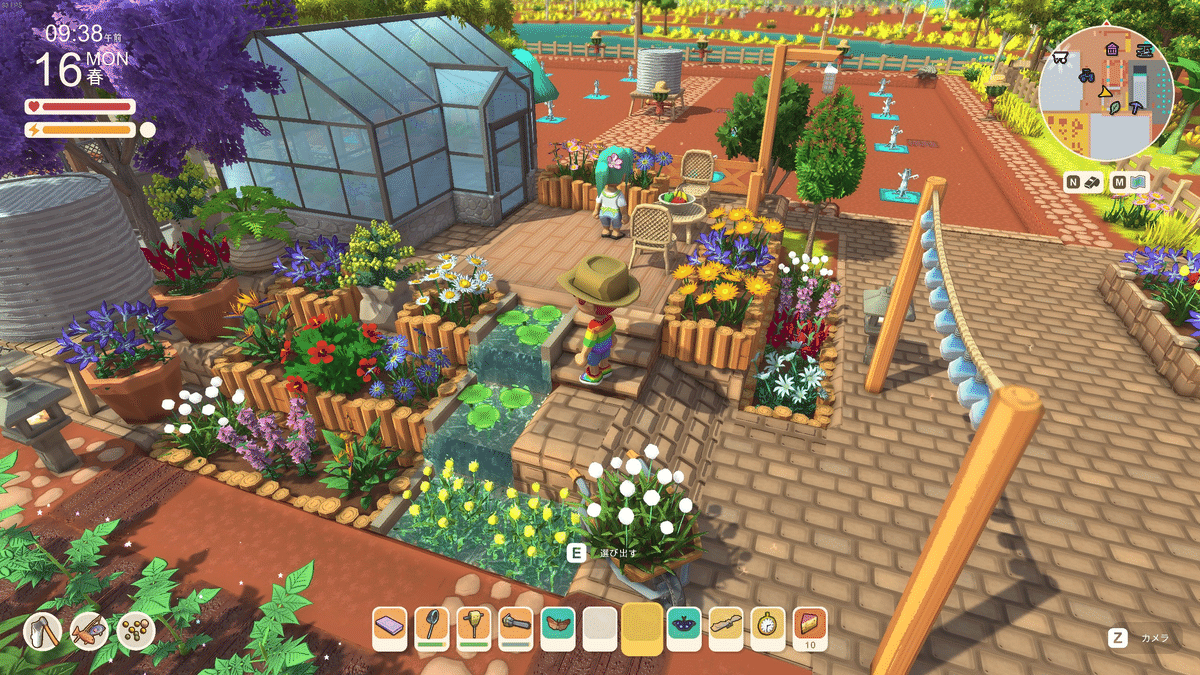Select the chainsaw hotbar slot

(516, 626)
